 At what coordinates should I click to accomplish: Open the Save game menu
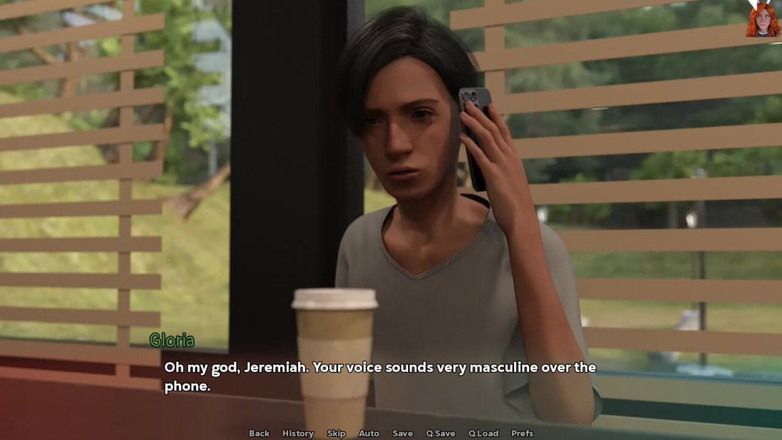402,433
